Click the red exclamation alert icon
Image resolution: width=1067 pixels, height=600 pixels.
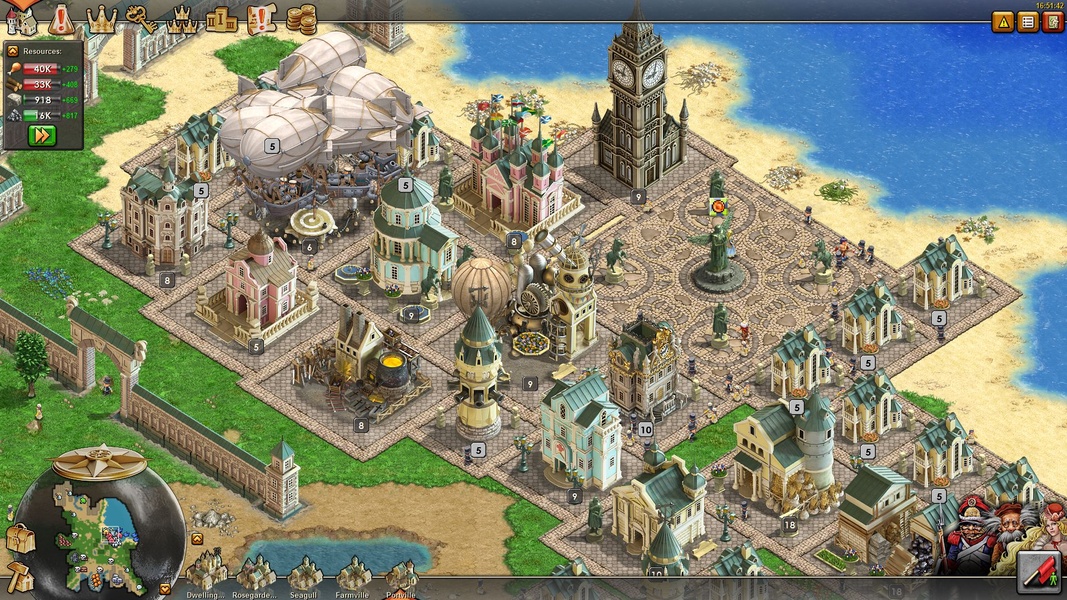click(x=61, y=18)
